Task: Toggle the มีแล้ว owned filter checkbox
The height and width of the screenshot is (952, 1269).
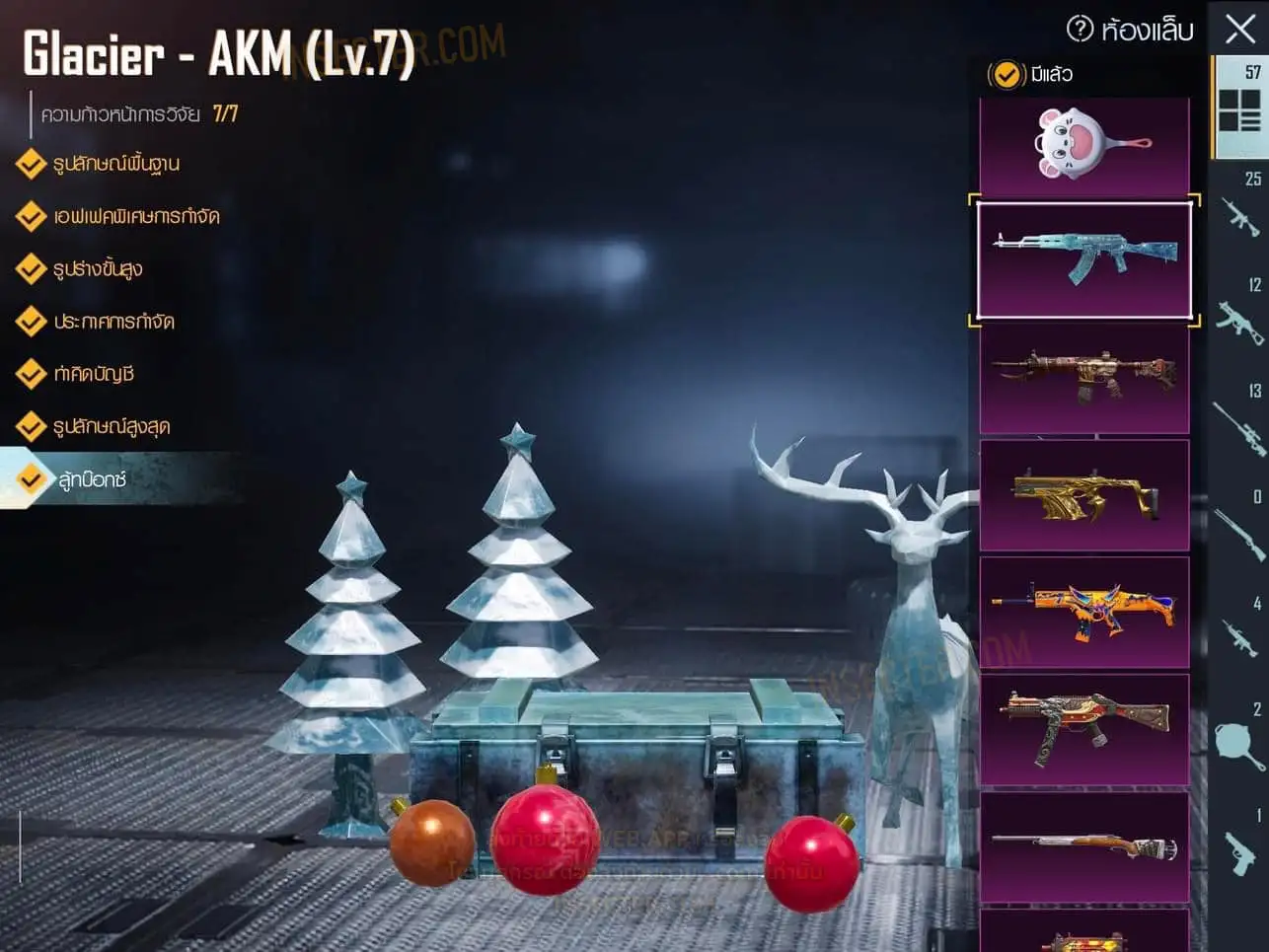Action: point(1006,74)
